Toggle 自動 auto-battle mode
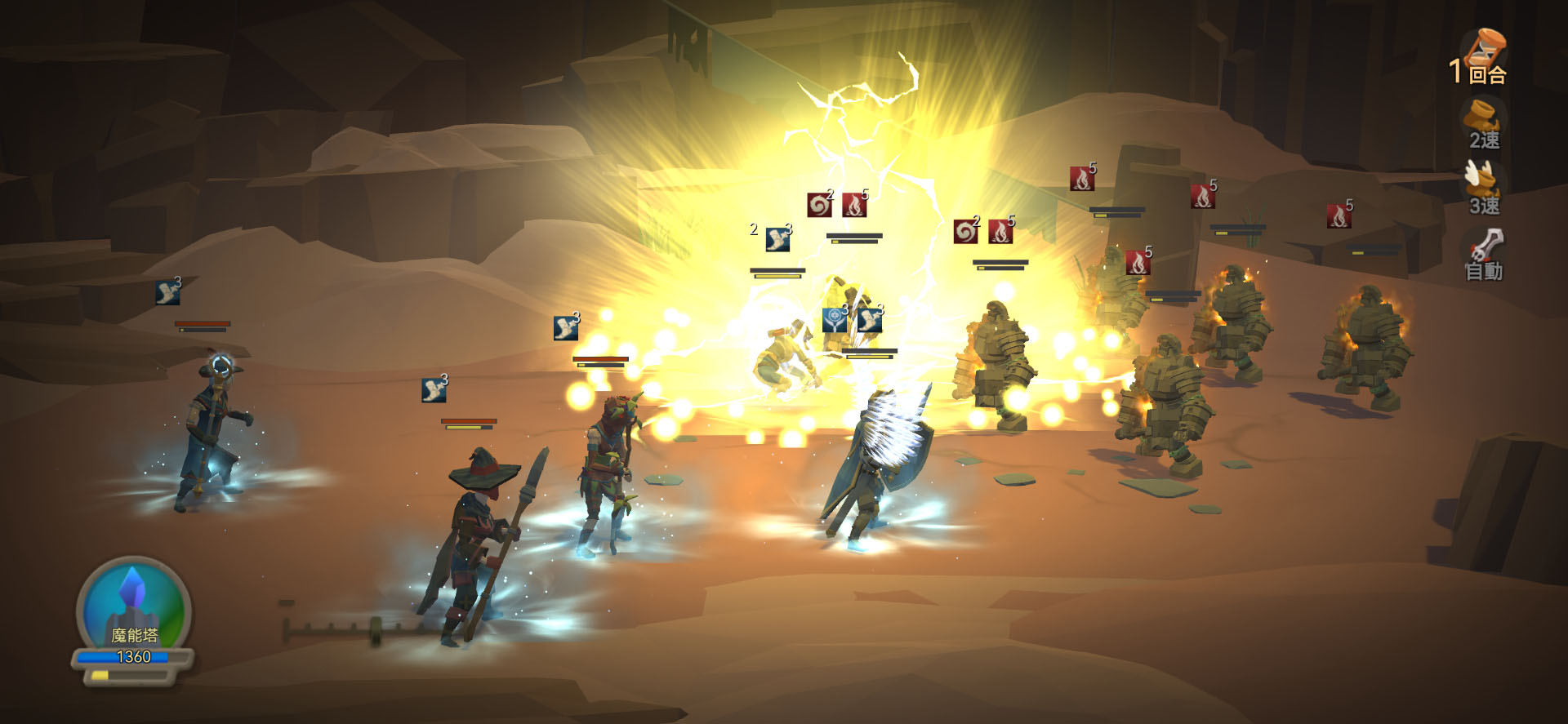The width and height of the screenshot is (1568, 724). point(1483,255)
